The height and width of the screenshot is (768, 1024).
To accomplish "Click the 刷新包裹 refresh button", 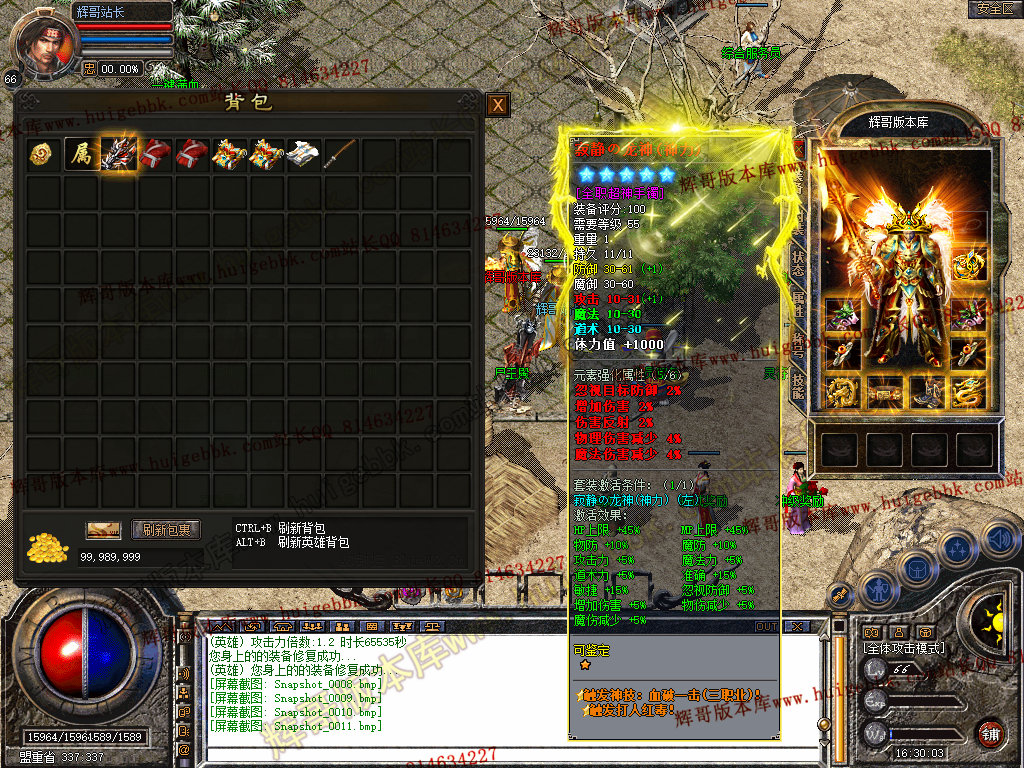I will coord(166,530).
